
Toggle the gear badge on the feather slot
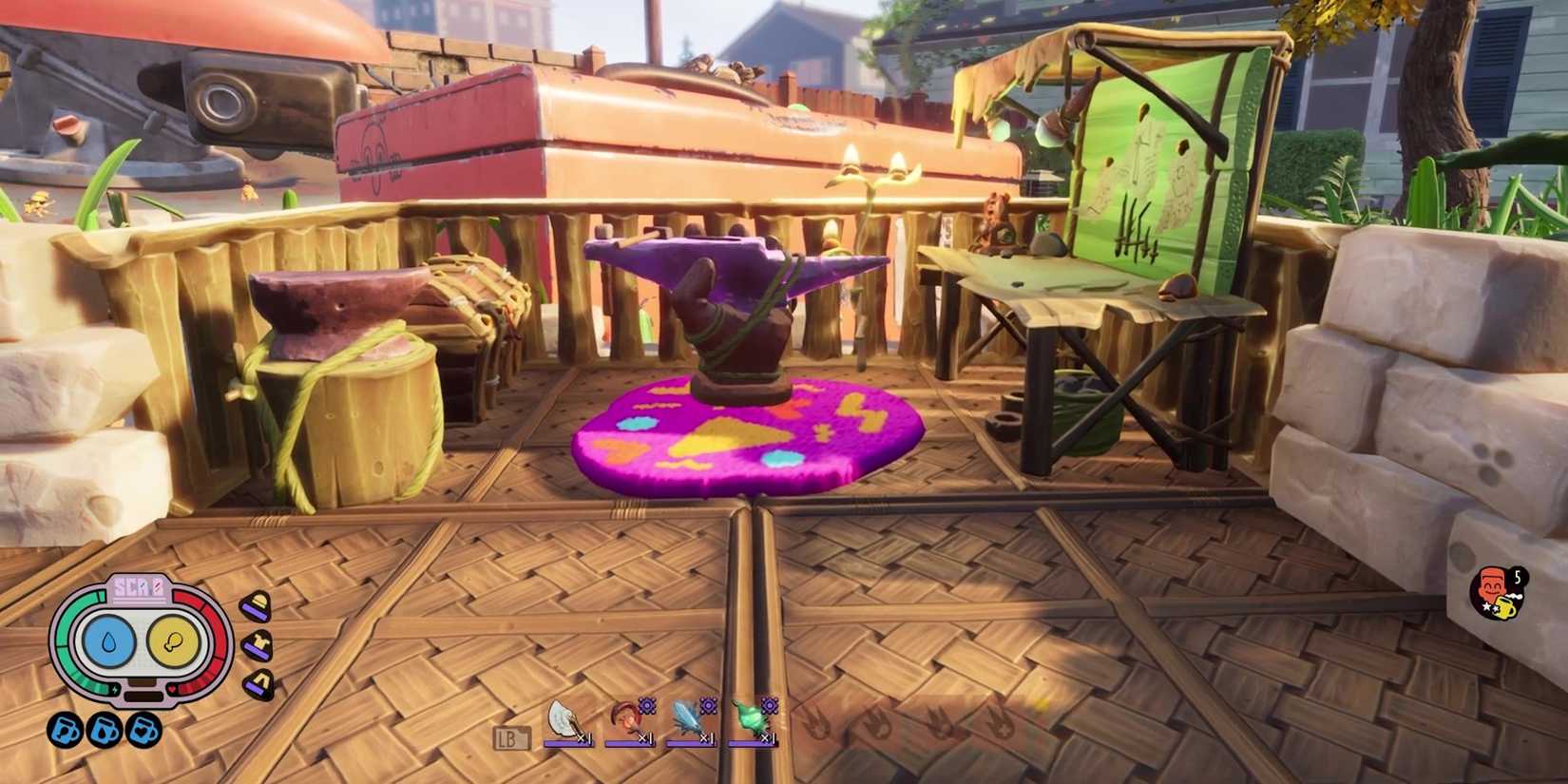coord(769,707)
